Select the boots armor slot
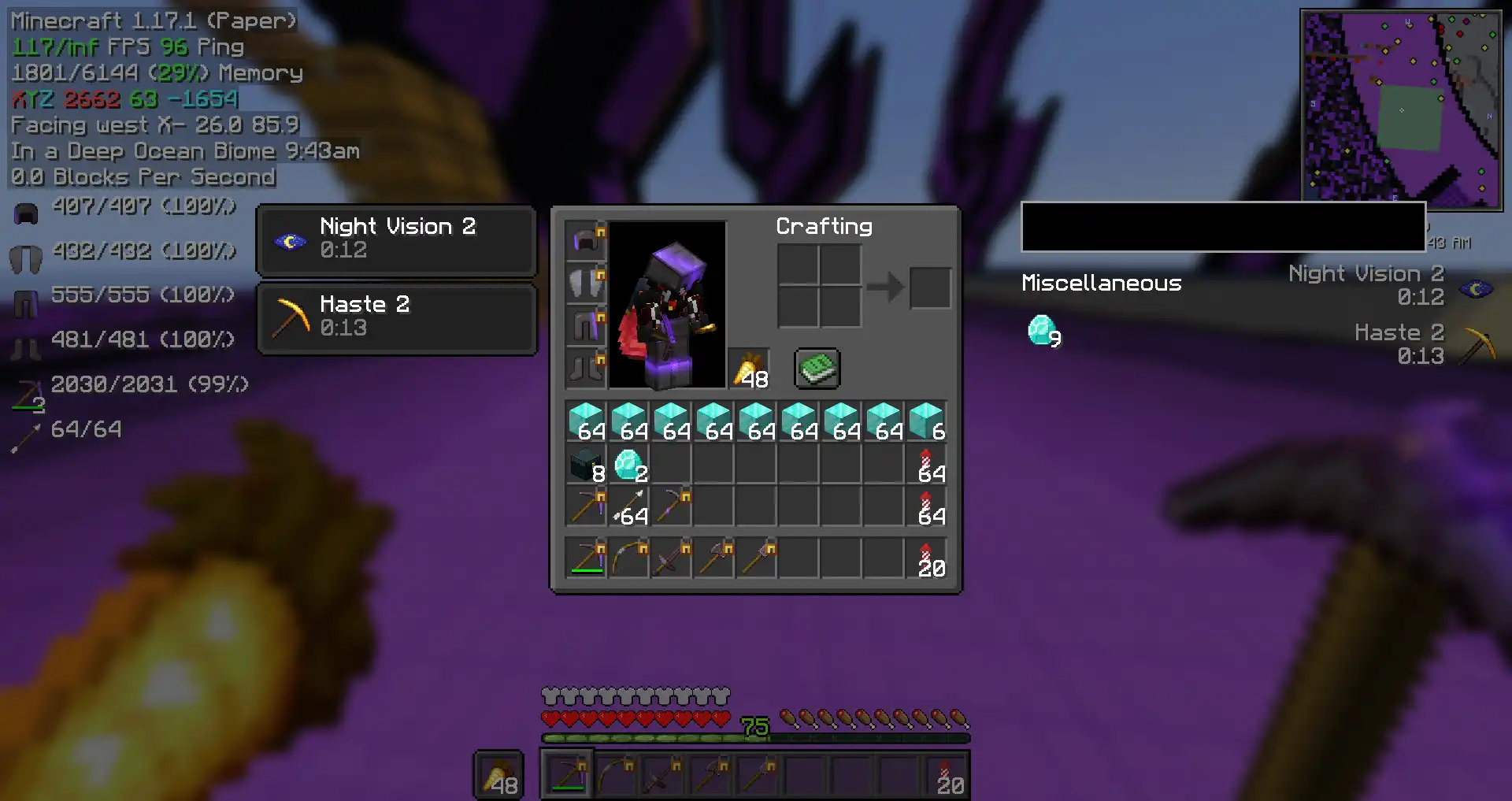 pos(586,369)
